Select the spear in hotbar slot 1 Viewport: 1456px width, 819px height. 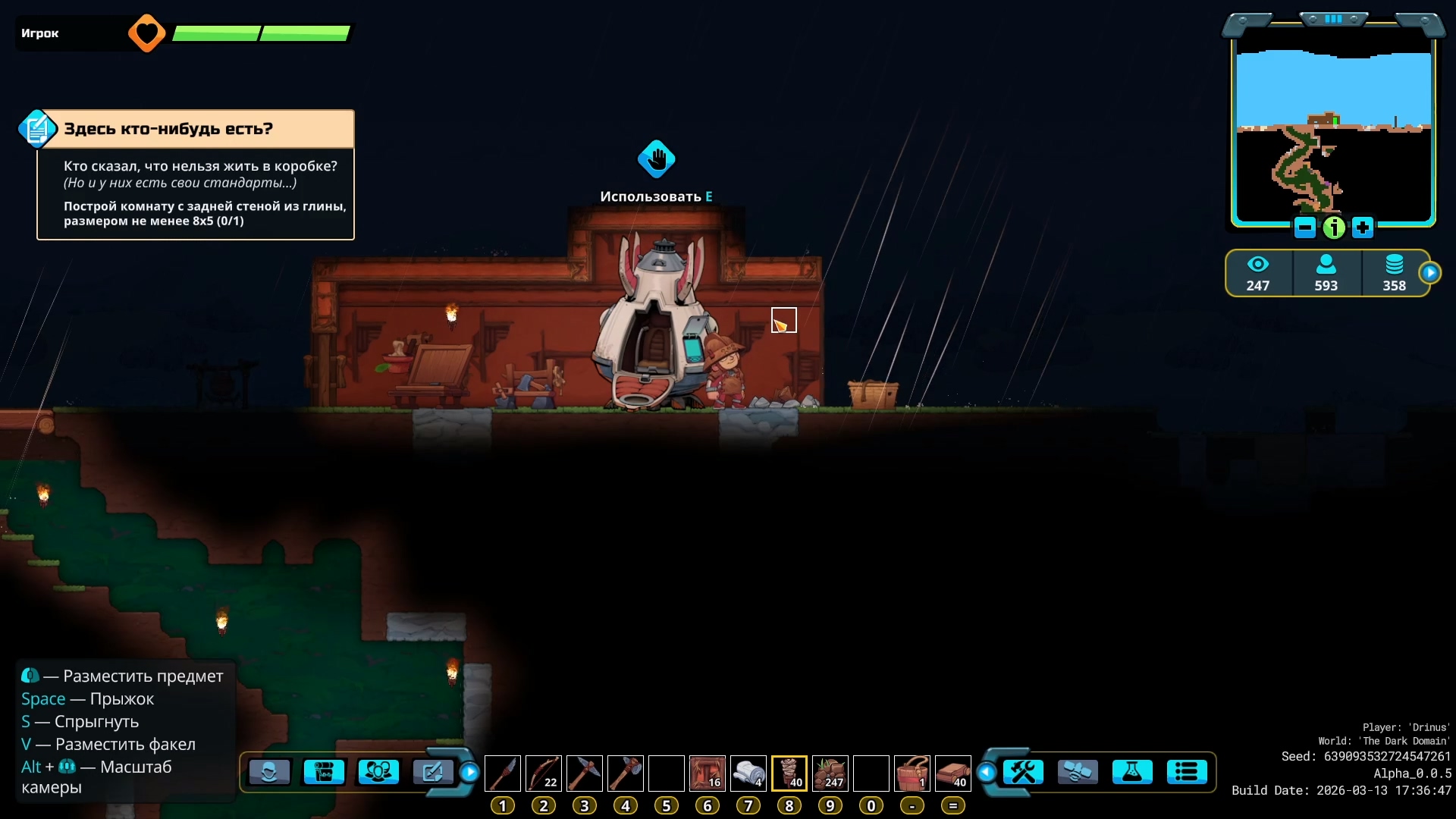[502, 773]
